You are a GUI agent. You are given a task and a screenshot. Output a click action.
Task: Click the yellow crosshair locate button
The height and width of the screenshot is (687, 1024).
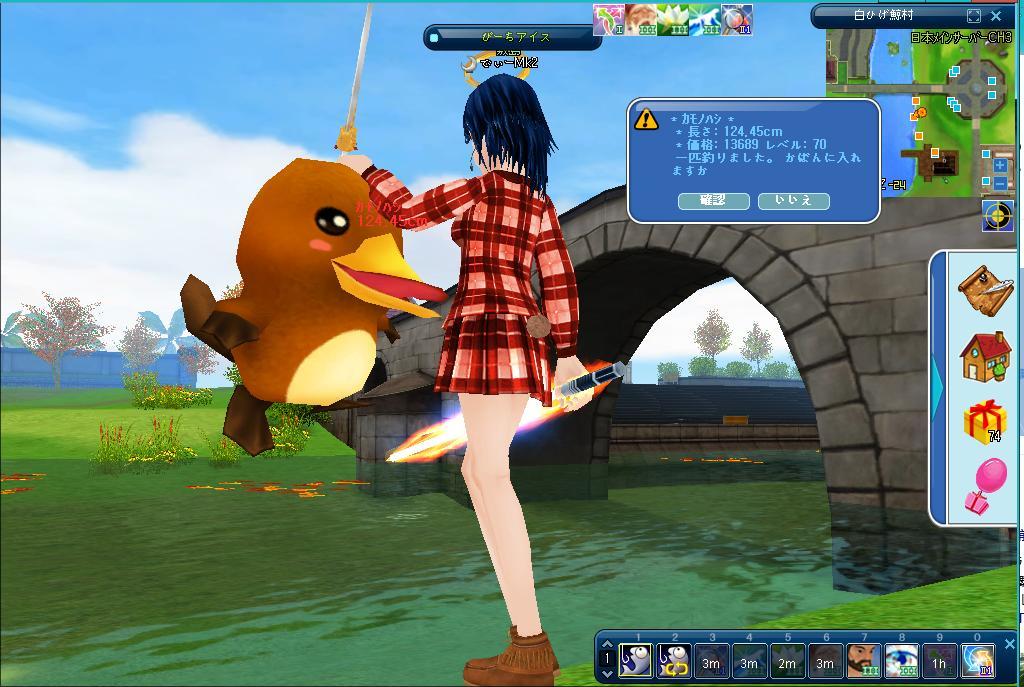[997, 215]
